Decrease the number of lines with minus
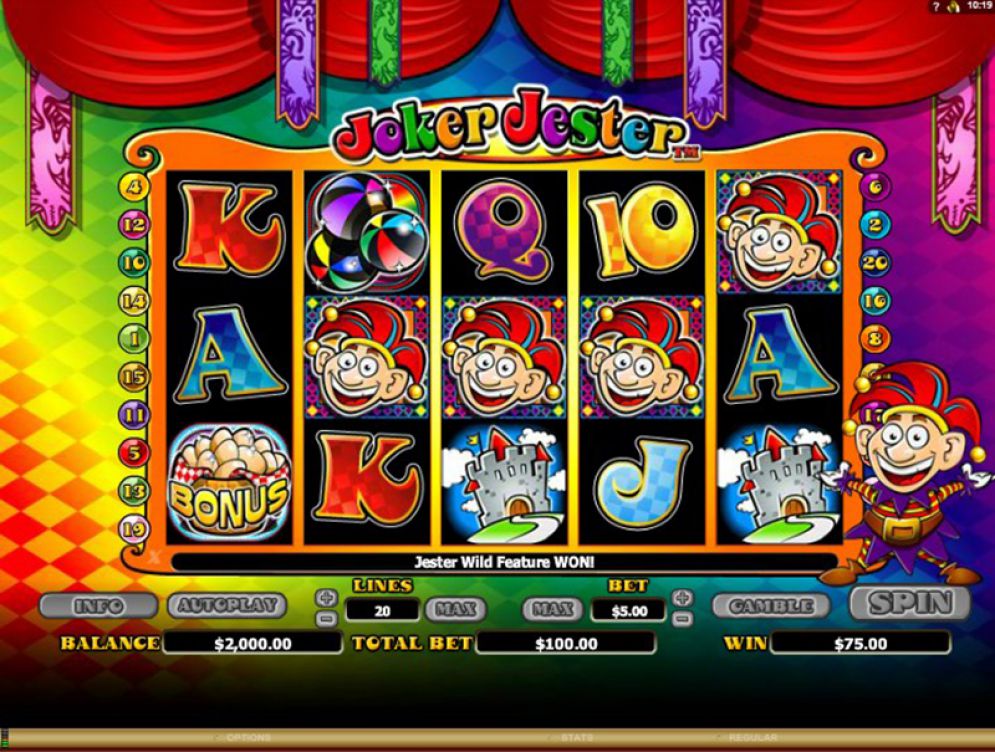This screenshot has width=995, height=752. (326, 618)
